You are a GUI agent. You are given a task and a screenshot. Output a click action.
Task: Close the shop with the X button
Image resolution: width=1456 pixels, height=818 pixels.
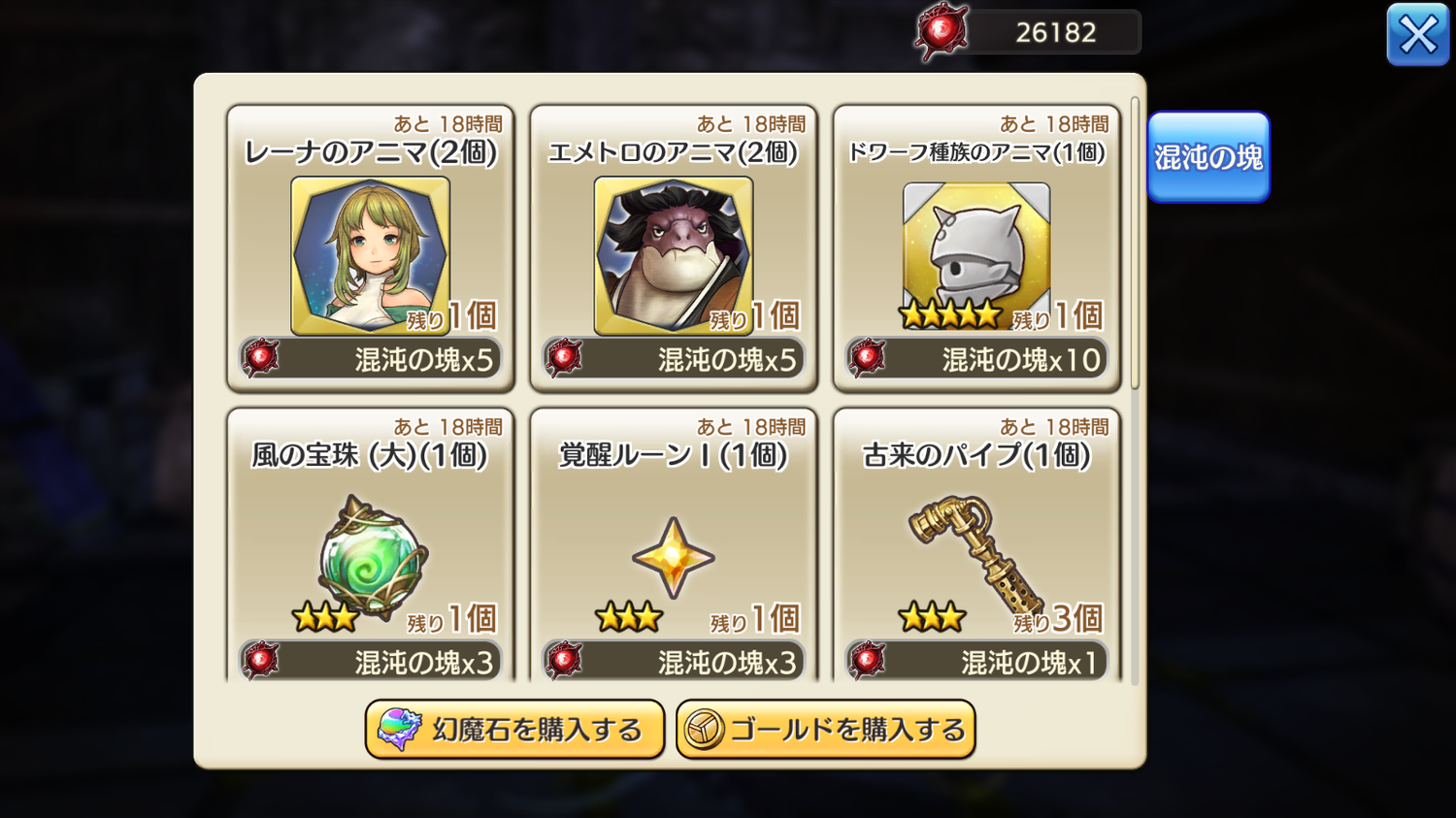click(x=1417, y=35)
